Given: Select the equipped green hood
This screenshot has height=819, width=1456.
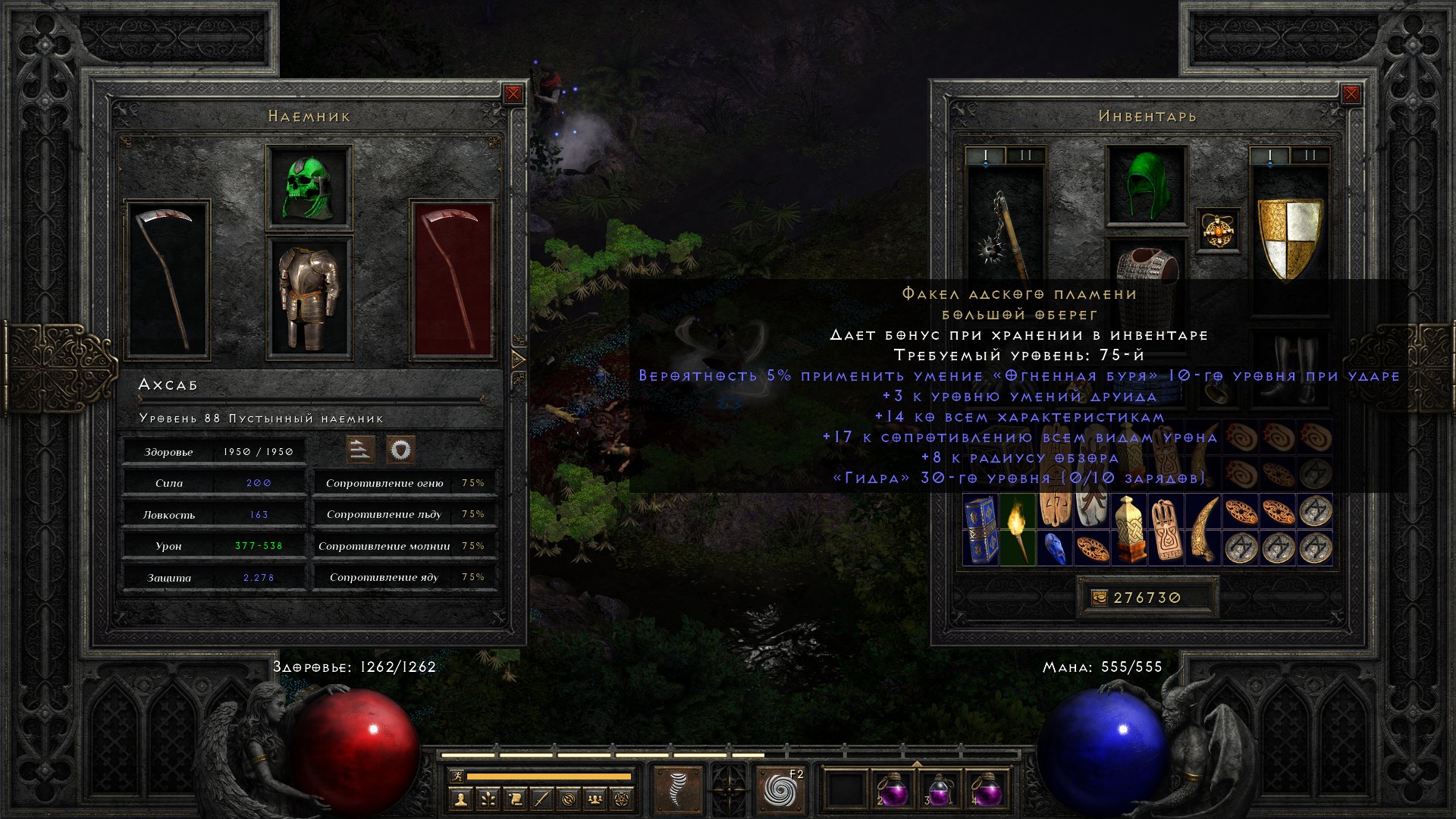Looking at the screenshot, I should click(1146, 186).
